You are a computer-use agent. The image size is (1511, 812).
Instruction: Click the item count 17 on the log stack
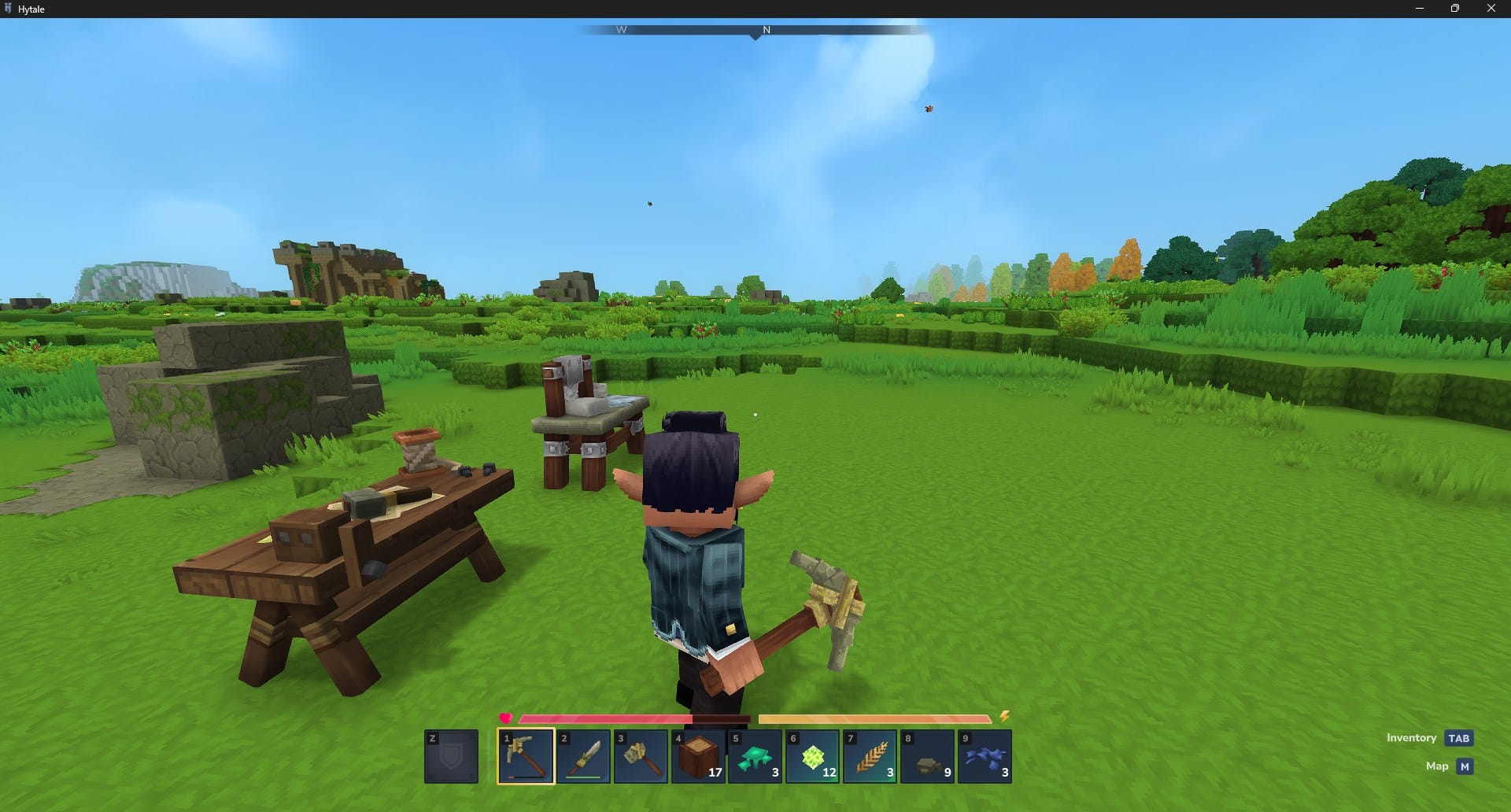713,773
